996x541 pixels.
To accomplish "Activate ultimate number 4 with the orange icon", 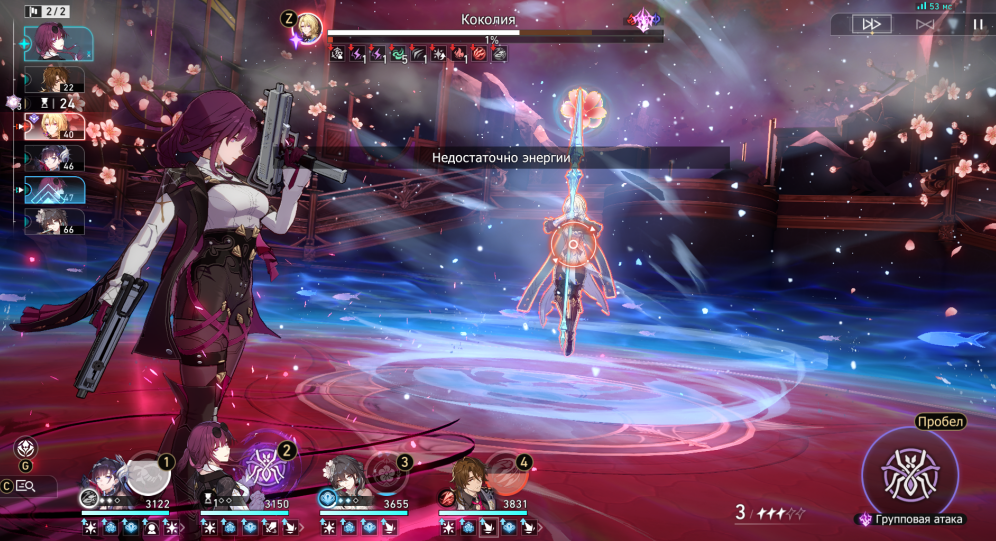I will click(x=505, y=472).
